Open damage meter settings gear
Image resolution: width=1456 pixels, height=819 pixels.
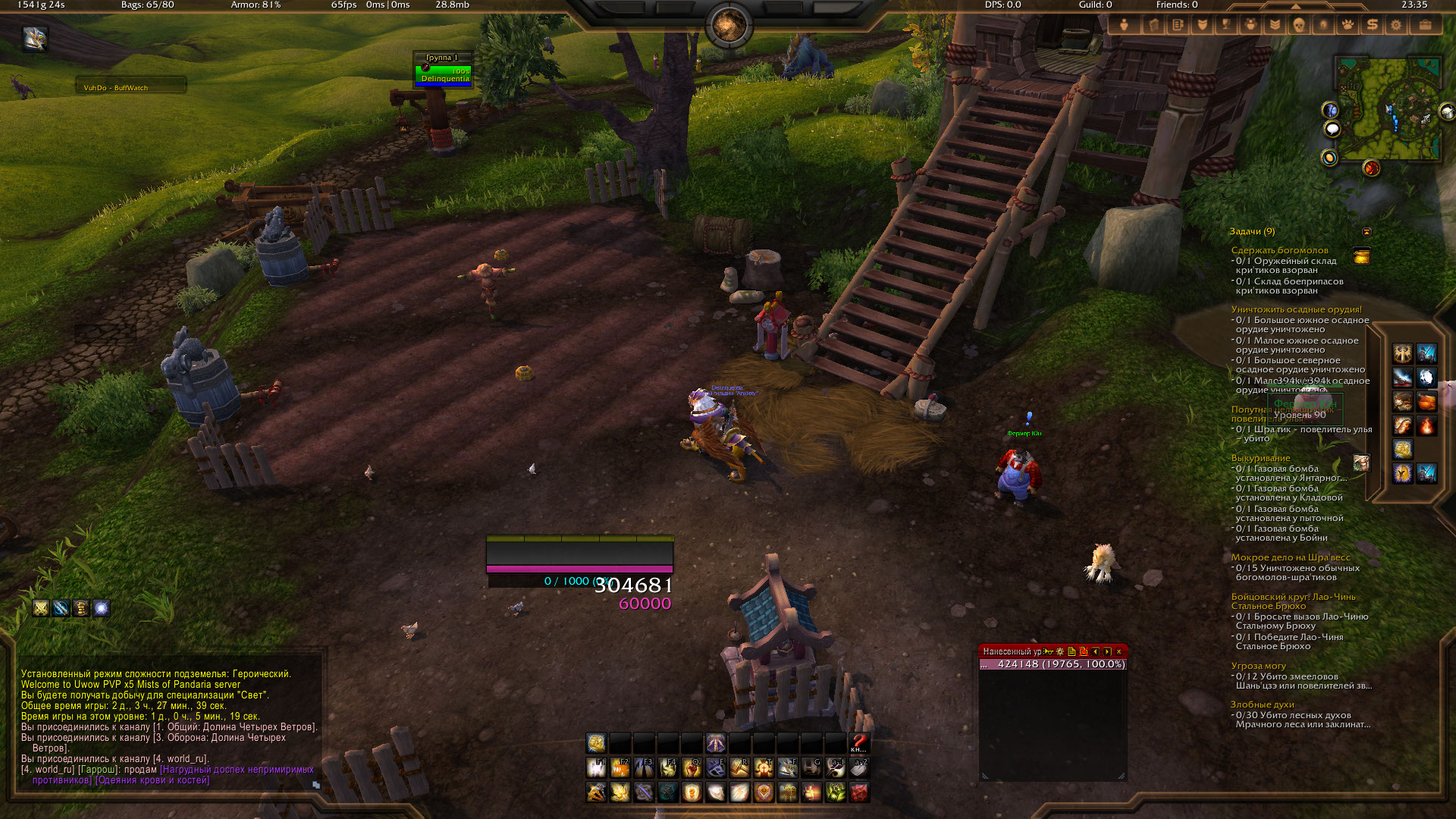point(1060,651)
